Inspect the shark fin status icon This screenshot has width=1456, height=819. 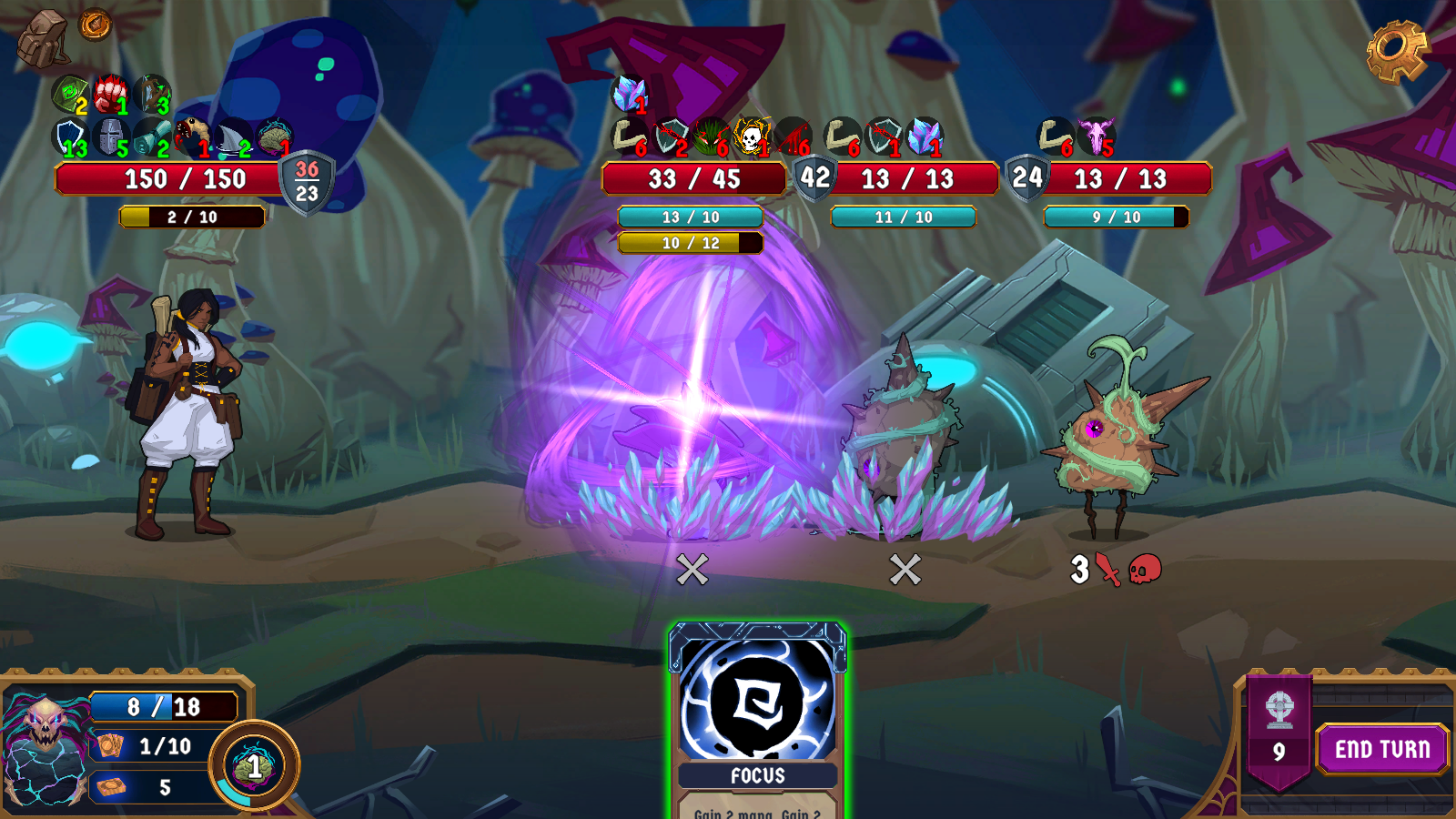click(x=234, y=138)
